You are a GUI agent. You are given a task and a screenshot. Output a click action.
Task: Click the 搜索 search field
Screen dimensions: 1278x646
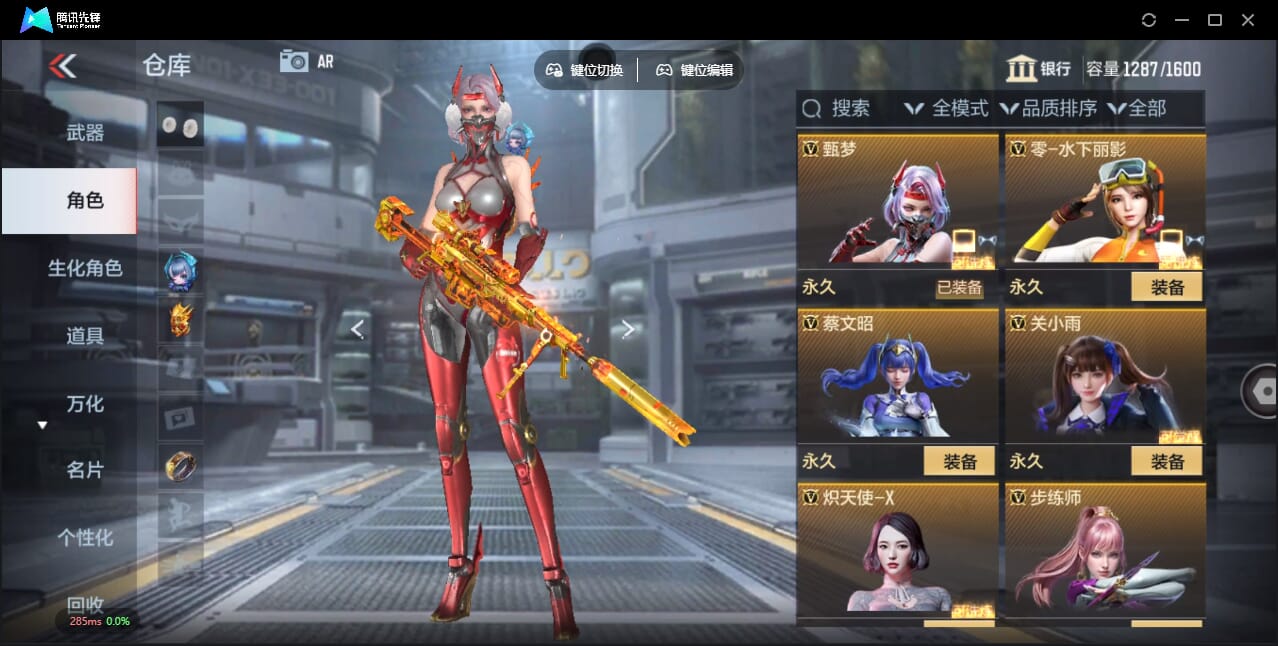(850, 108)
